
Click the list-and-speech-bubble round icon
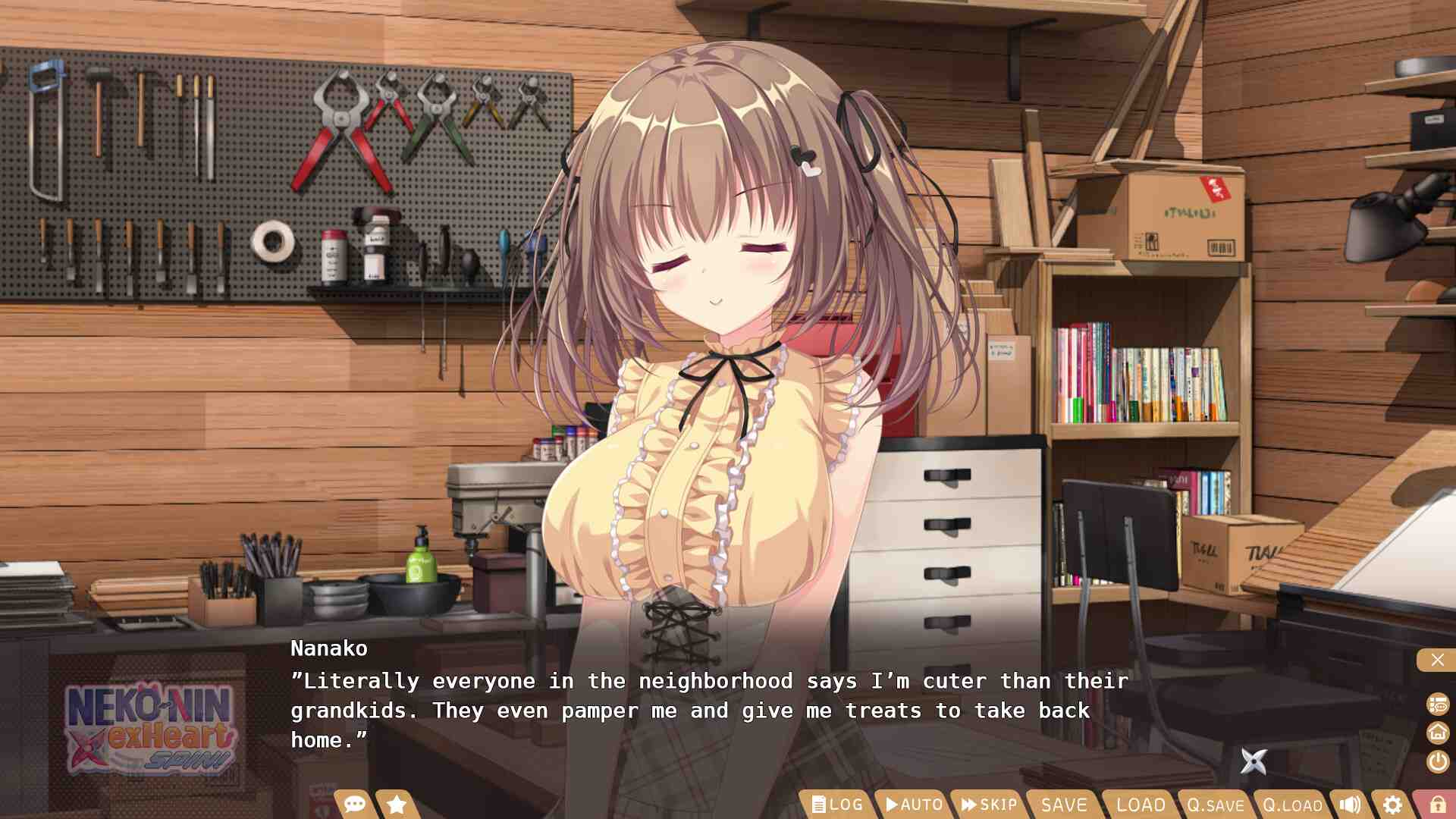[1438, 704]
